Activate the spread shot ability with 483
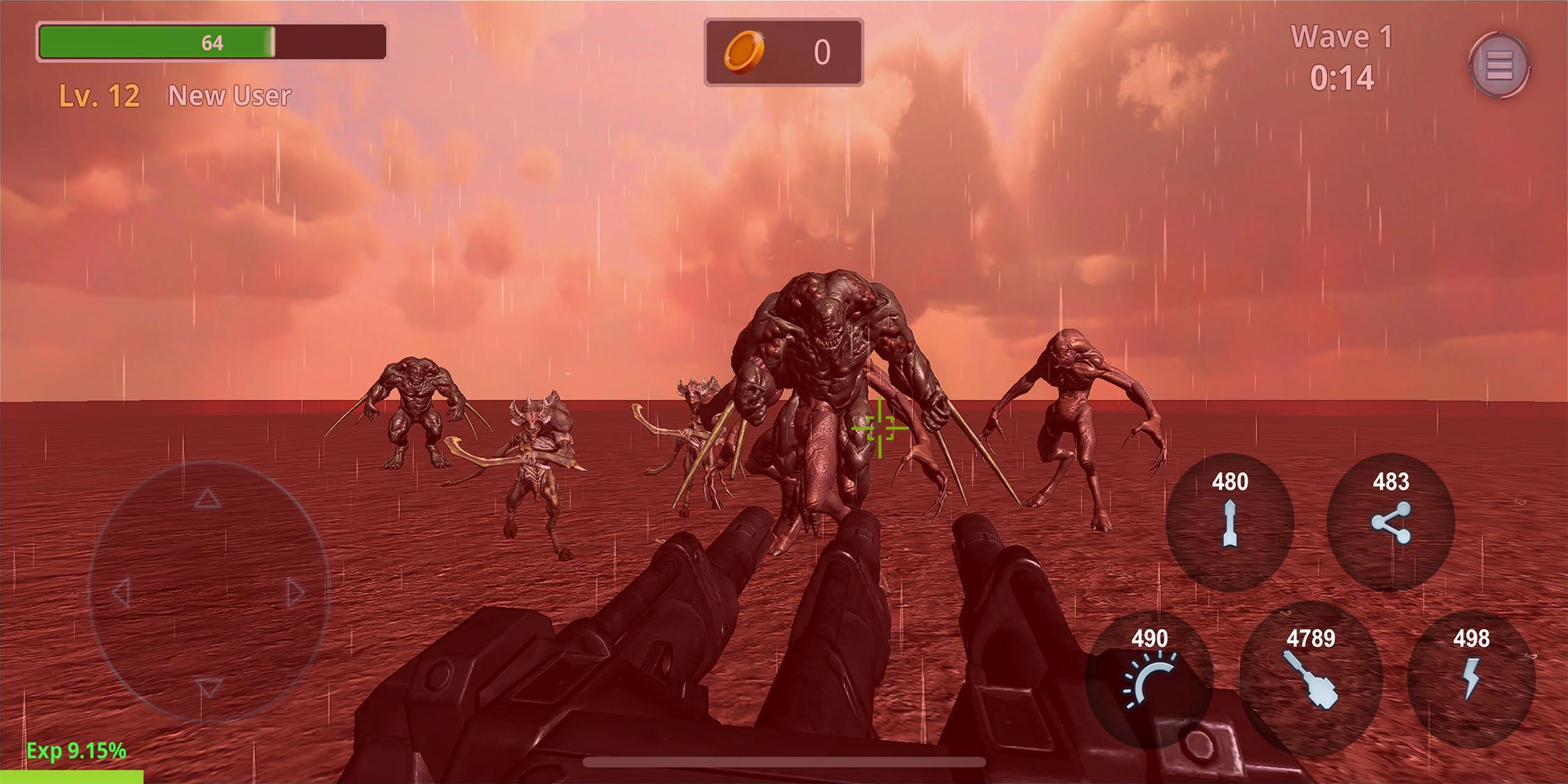The height and width of the screenshot is (784, 1568). pos(1391,523)
